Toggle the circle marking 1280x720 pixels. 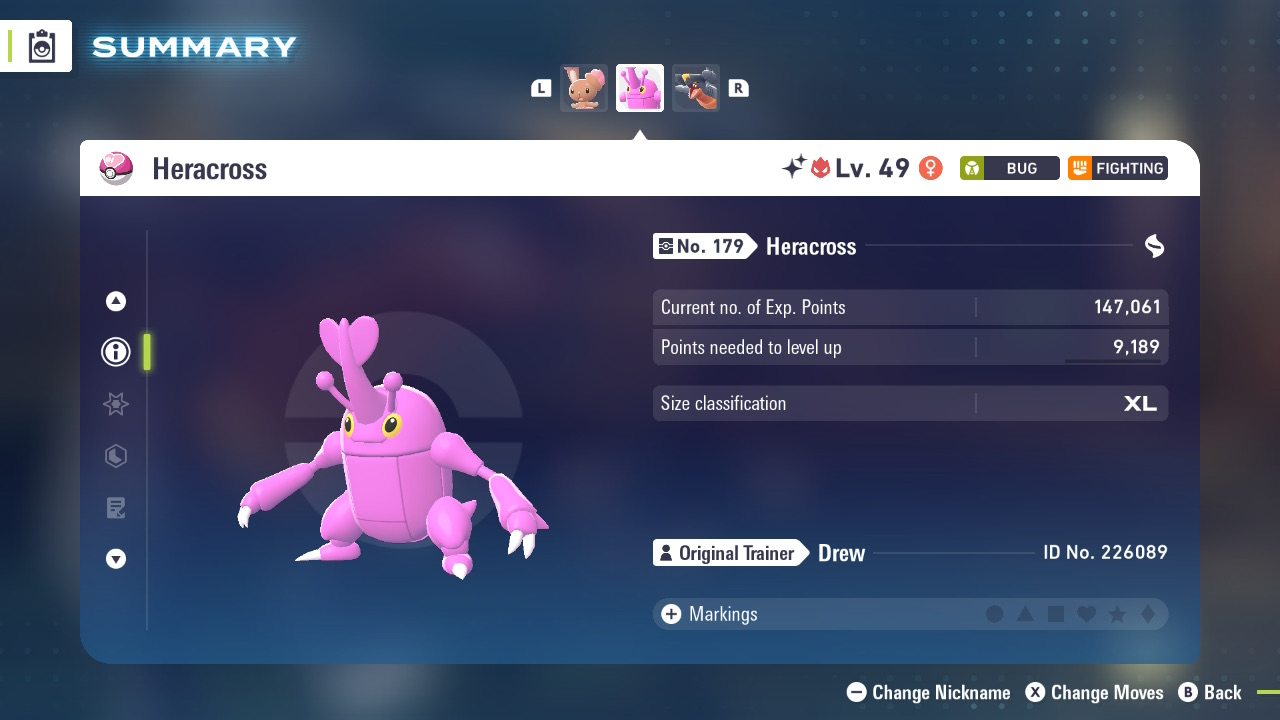[x=994, y=614]
